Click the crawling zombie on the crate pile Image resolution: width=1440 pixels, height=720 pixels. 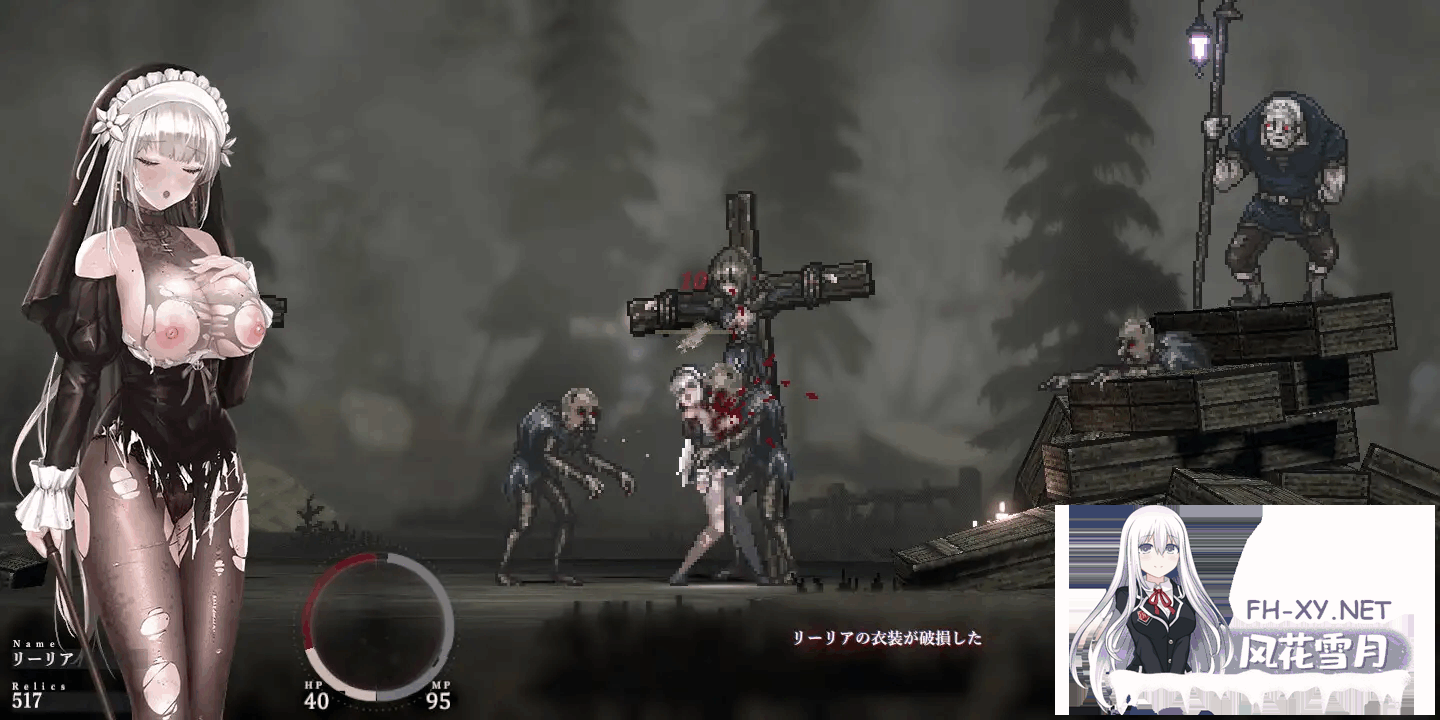[1140, 345]
